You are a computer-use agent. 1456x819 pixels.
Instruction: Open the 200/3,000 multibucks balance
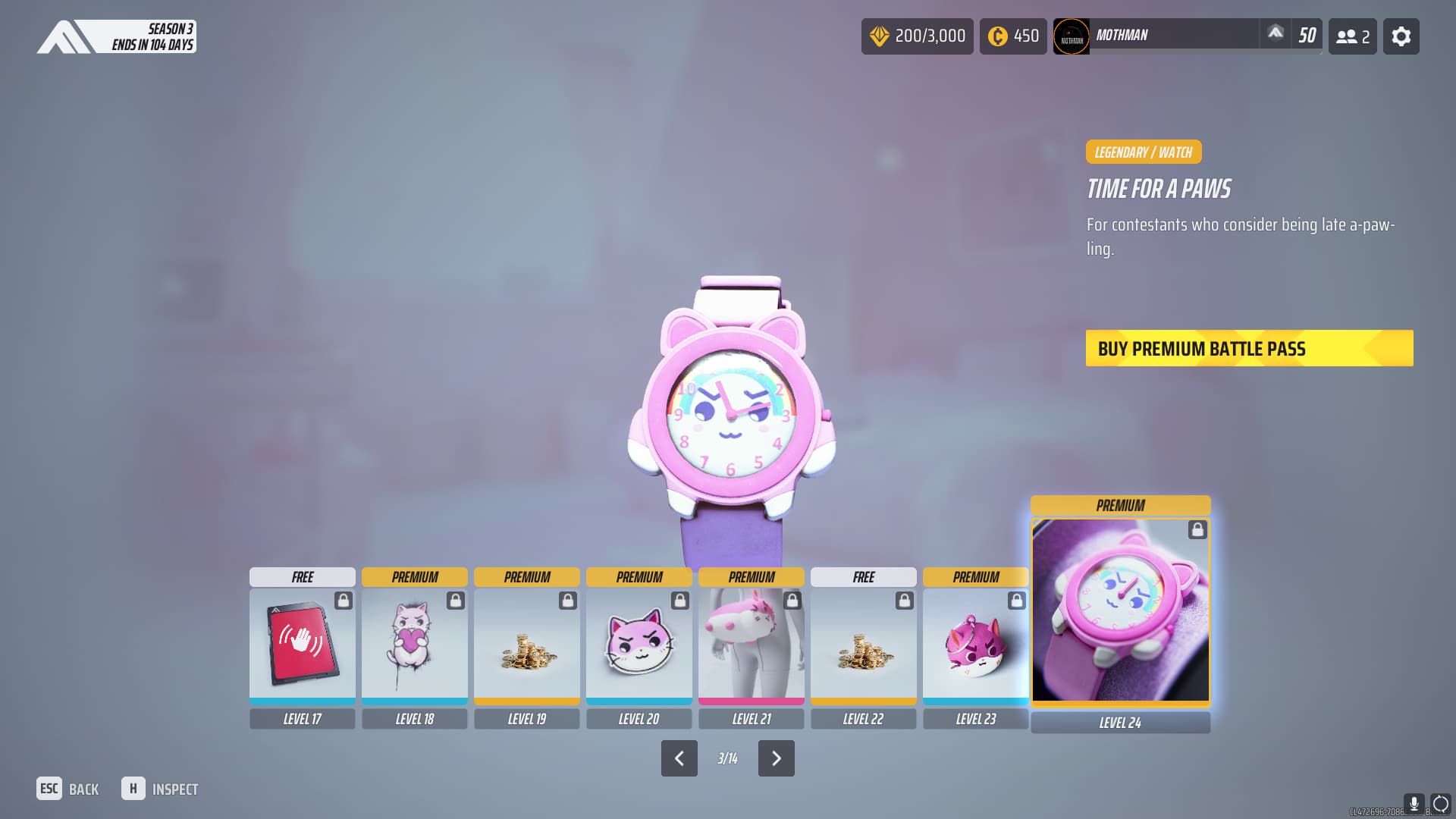(x=917, y=36)
